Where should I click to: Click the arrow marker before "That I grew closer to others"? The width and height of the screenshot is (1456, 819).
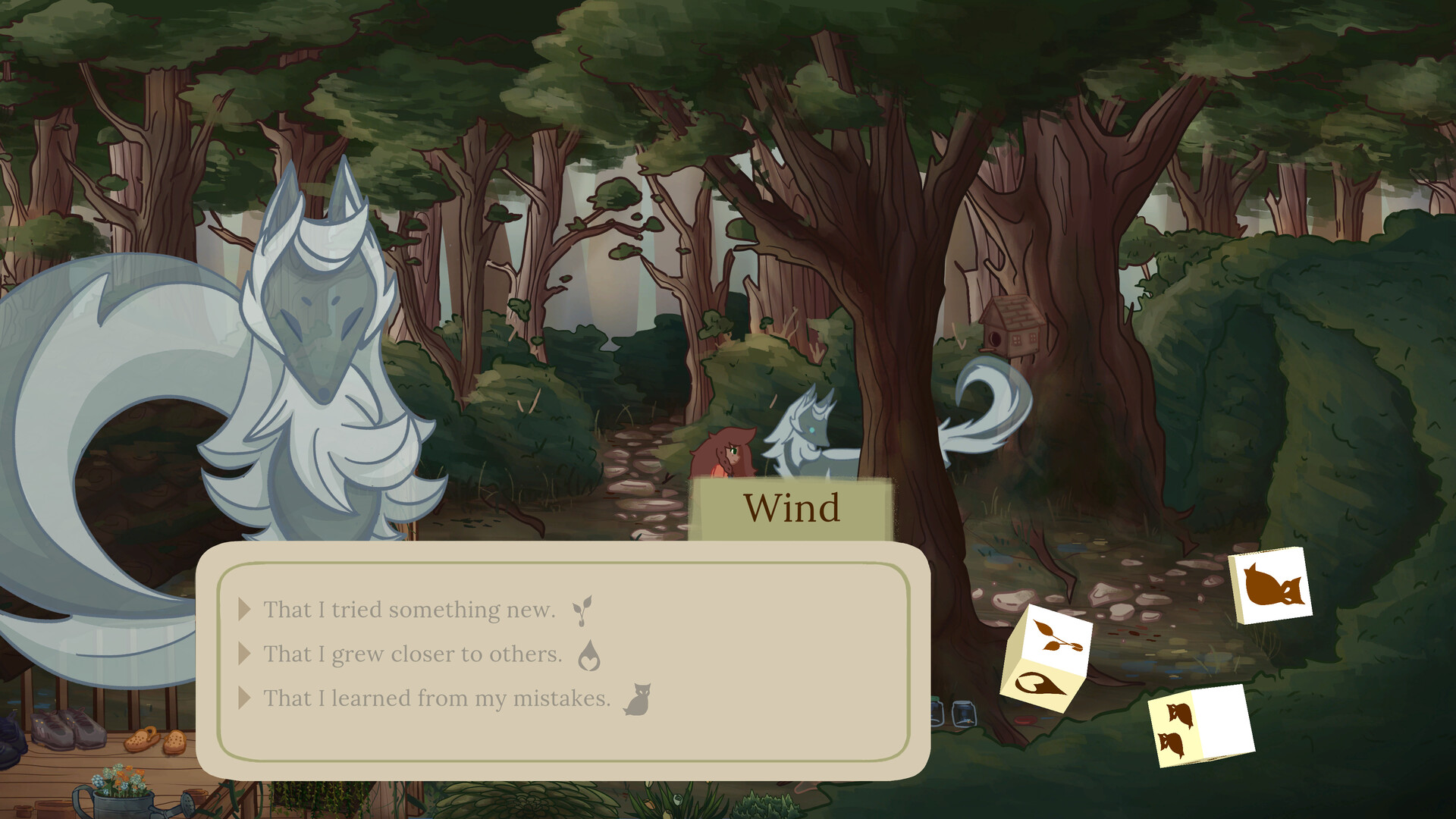pos(243,653)
